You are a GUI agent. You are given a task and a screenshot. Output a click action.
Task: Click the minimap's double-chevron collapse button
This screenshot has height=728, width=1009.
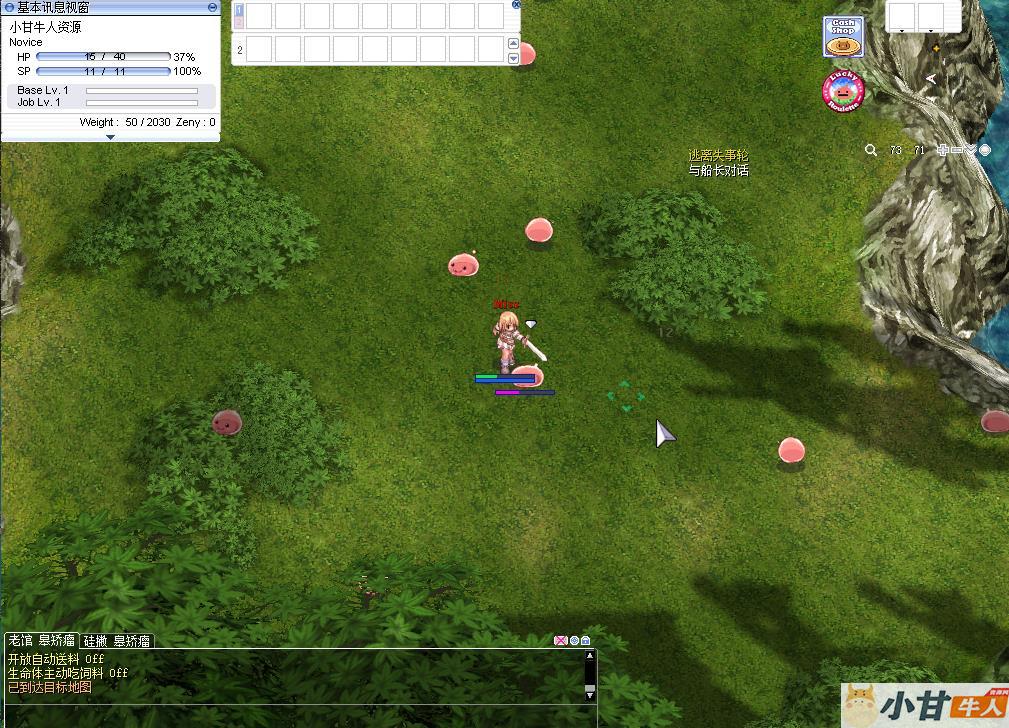[970, 150]
